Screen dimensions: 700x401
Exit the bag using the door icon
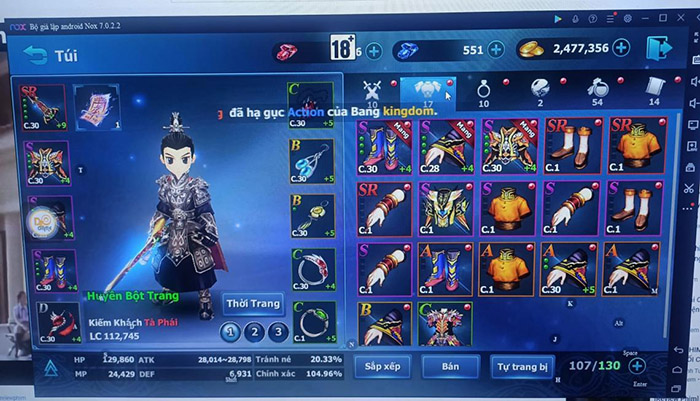[658, 47]
